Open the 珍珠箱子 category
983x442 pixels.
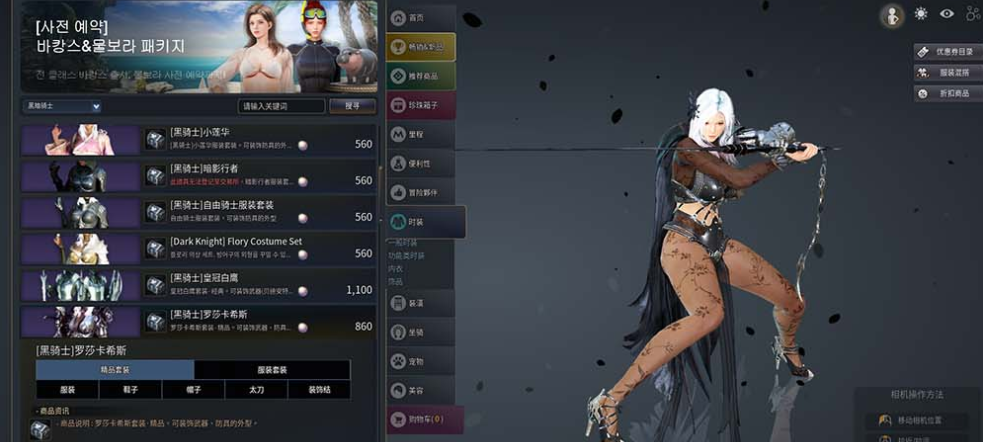tap(420, 104)
